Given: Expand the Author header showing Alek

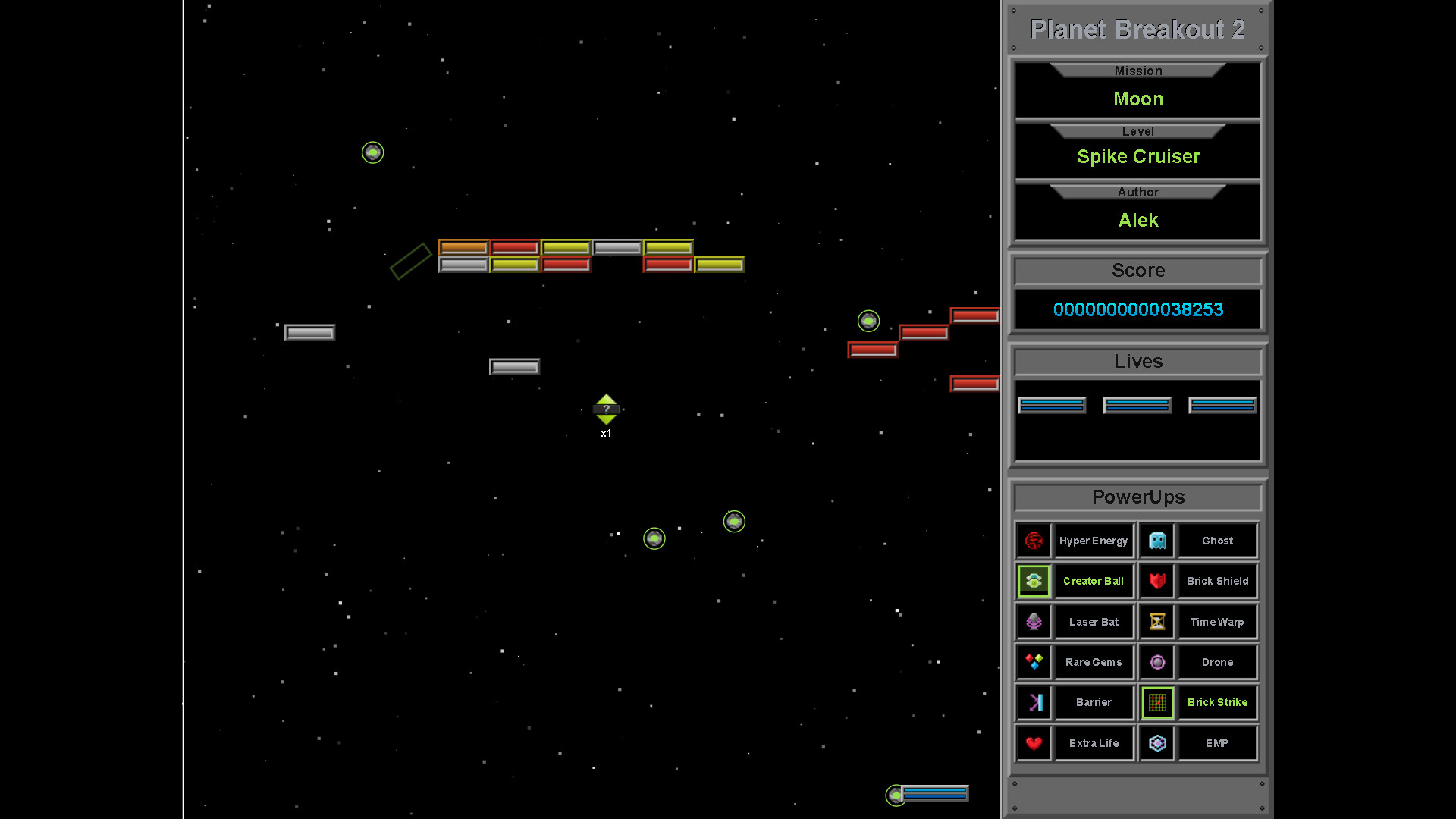Looking at the screenshot, I should pos(1137,192).
